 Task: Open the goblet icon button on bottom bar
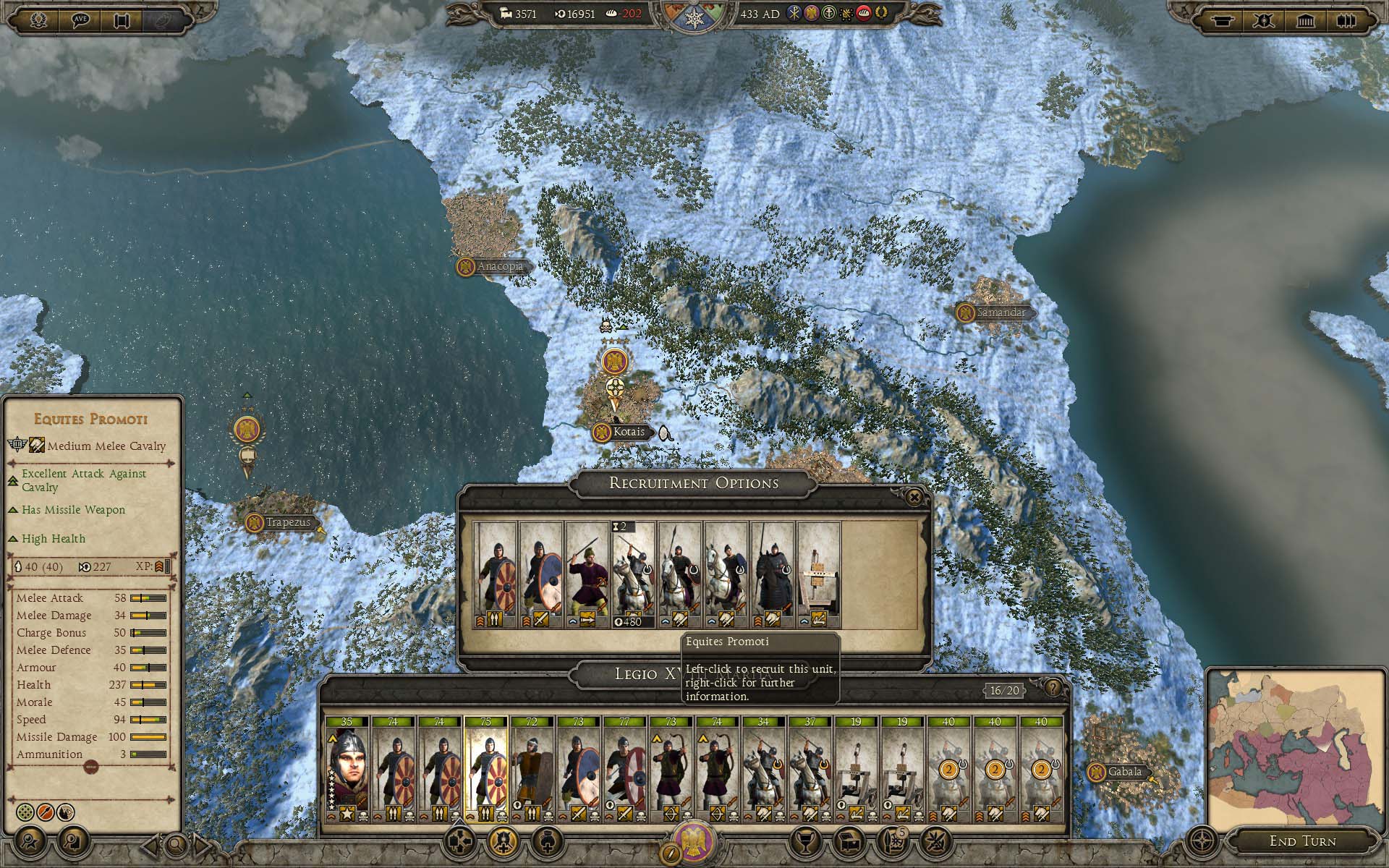[x=804, y=841]
